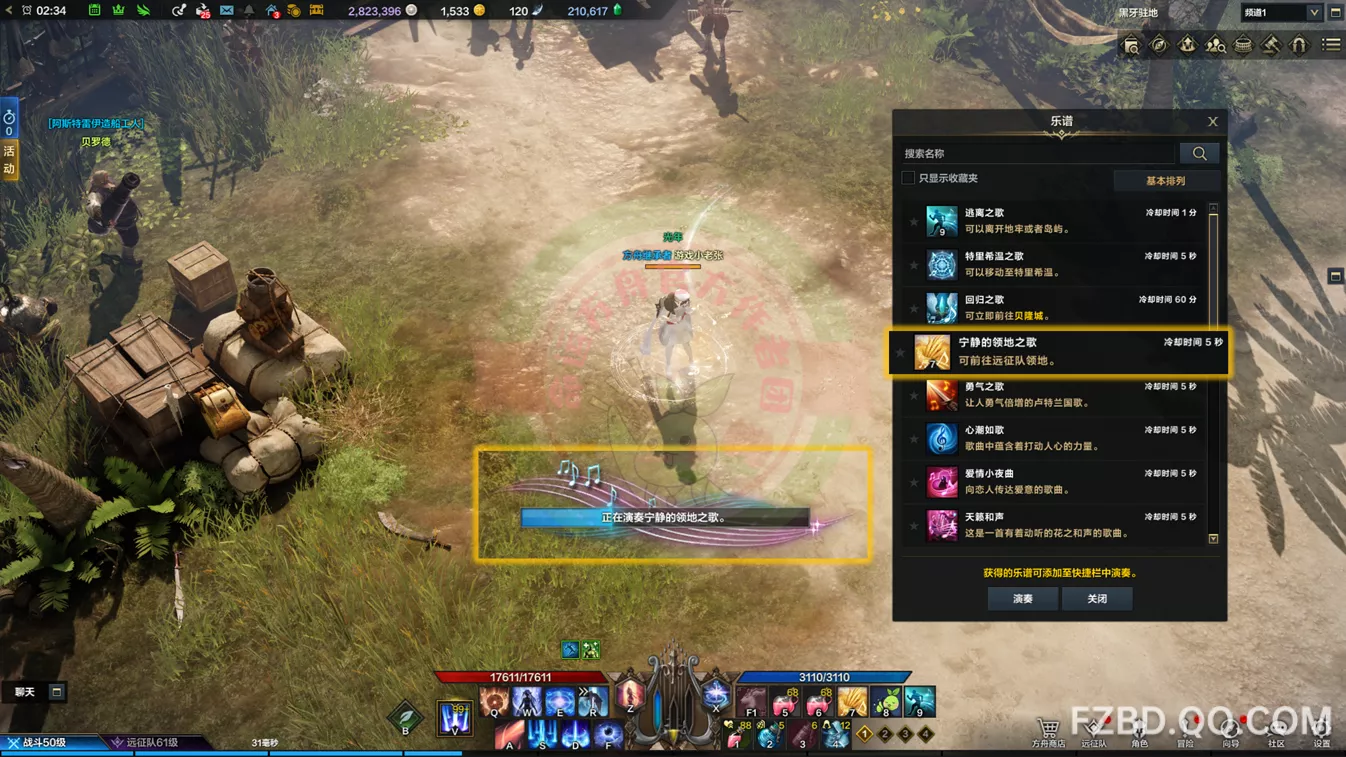Open the hamburger list menu icon

pos(1331,45)
